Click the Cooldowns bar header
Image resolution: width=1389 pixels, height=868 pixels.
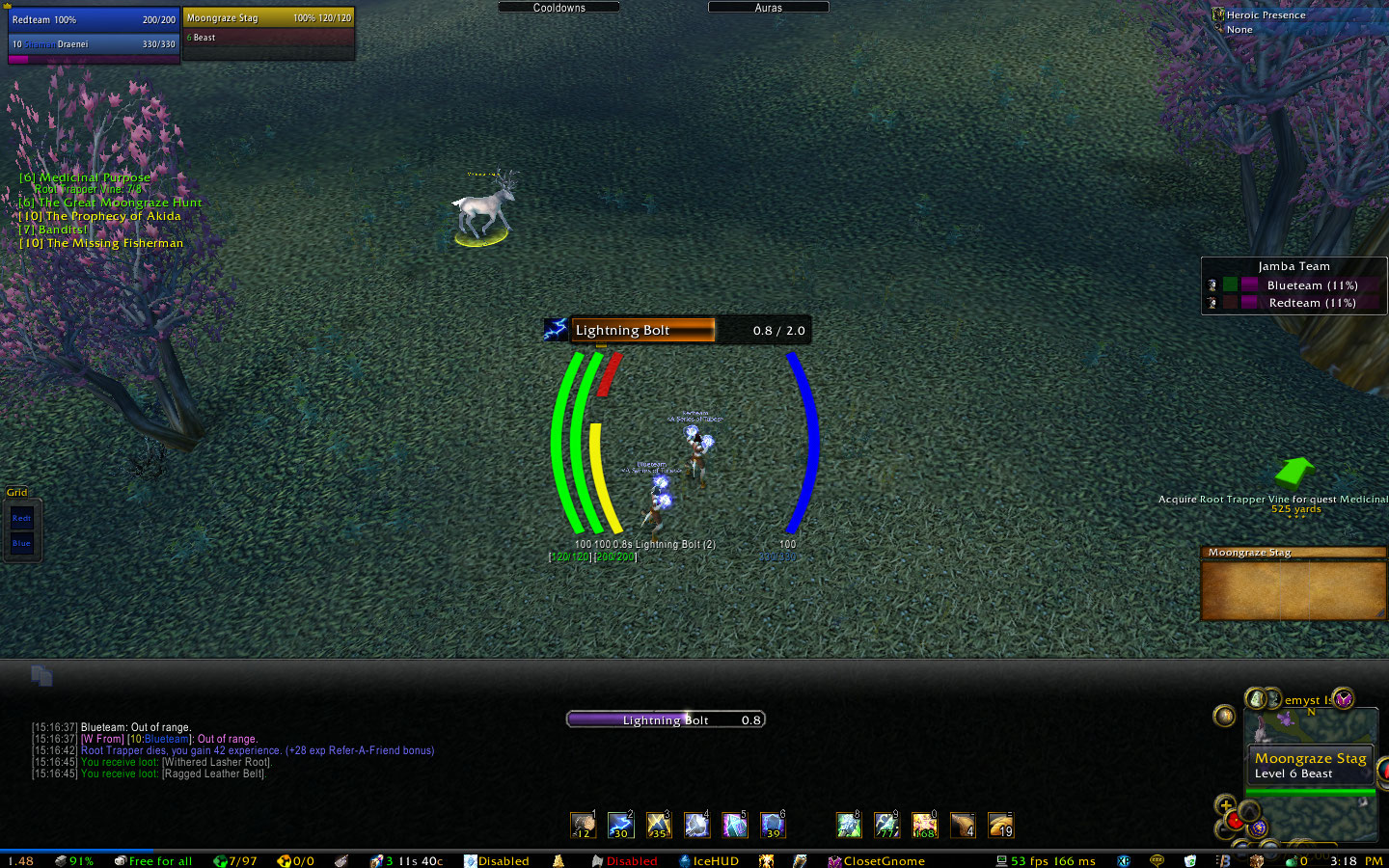pyautogui.click(x=559, y=8)
